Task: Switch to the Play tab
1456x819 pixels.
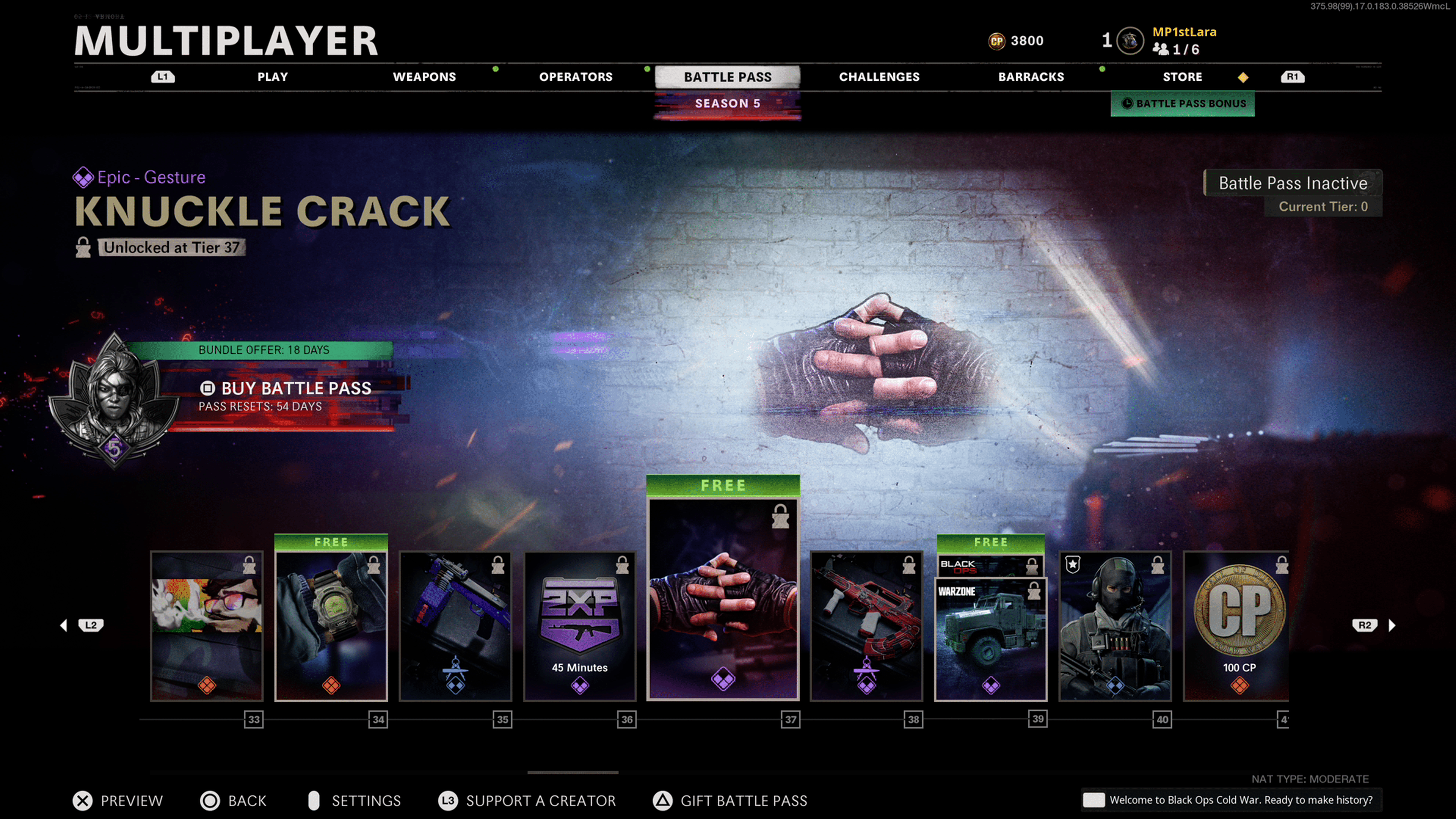Action: pos(273,77)
